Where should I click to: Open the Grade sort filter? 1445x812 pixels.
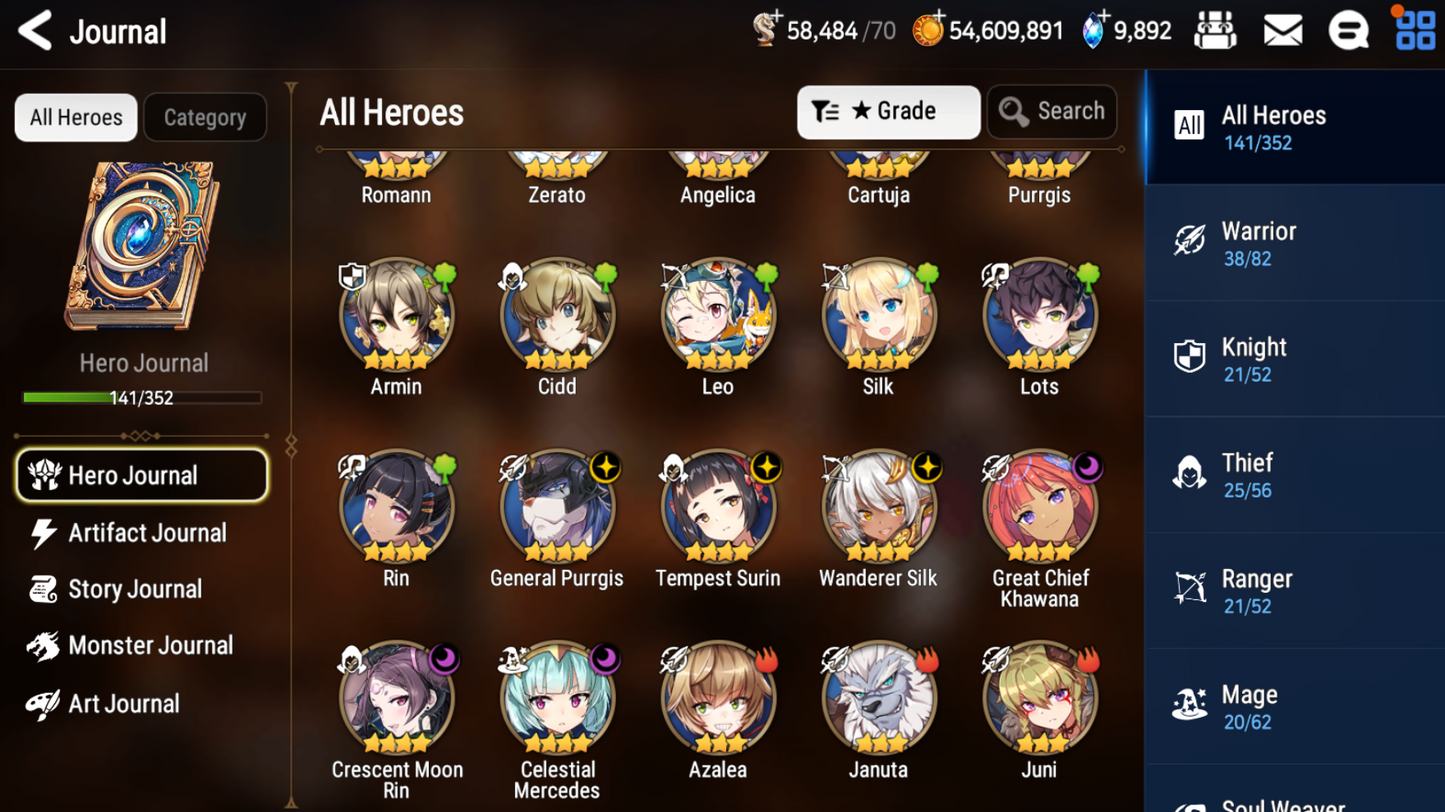[888, 111]
